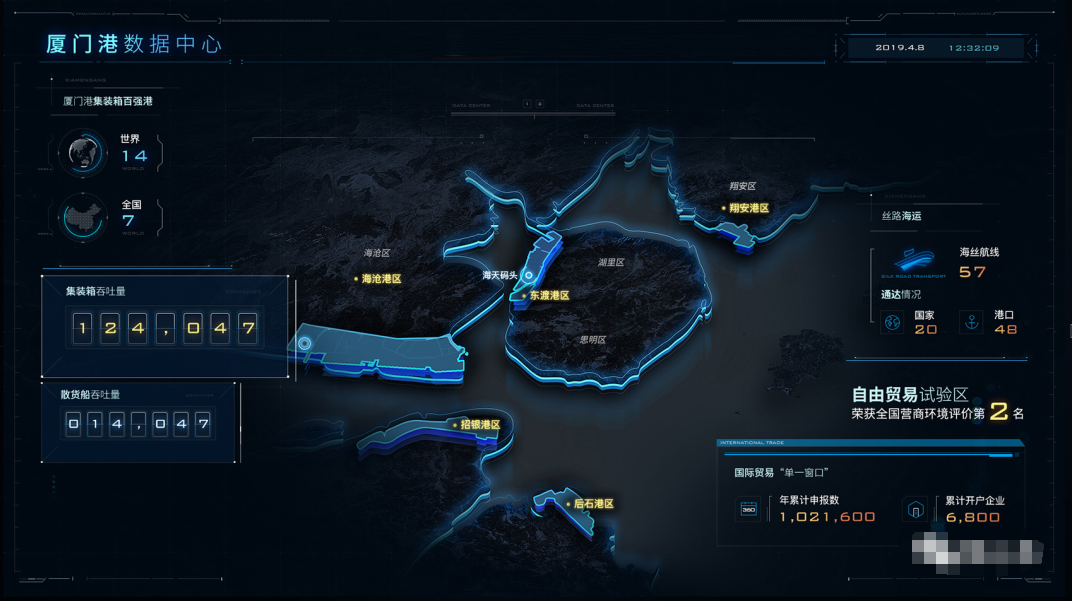Click the 360 icon beside 年累计申报数
1072x601 pixels.
(x=748, y=509)
